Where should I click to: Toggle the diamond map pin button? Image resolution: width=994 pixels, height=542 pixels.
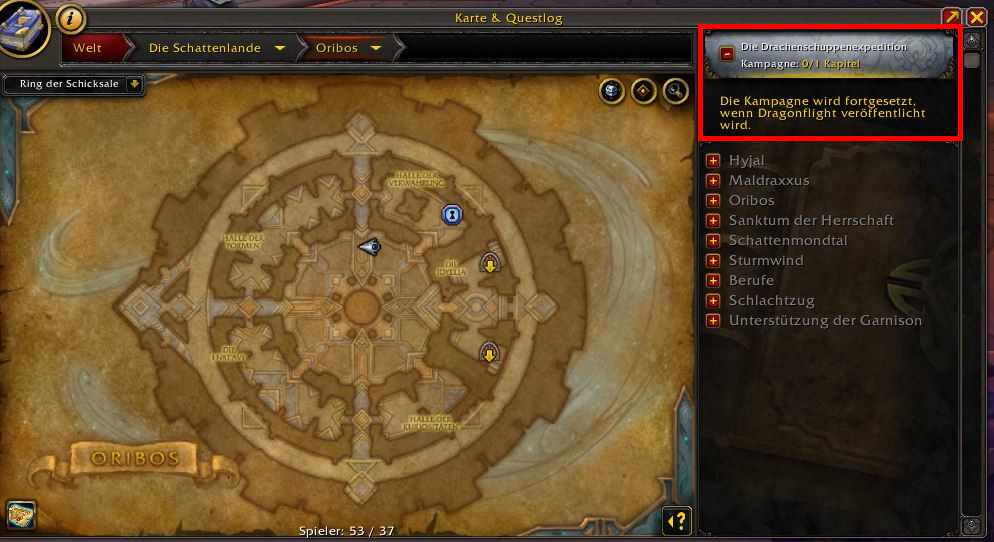click(644, 91)
